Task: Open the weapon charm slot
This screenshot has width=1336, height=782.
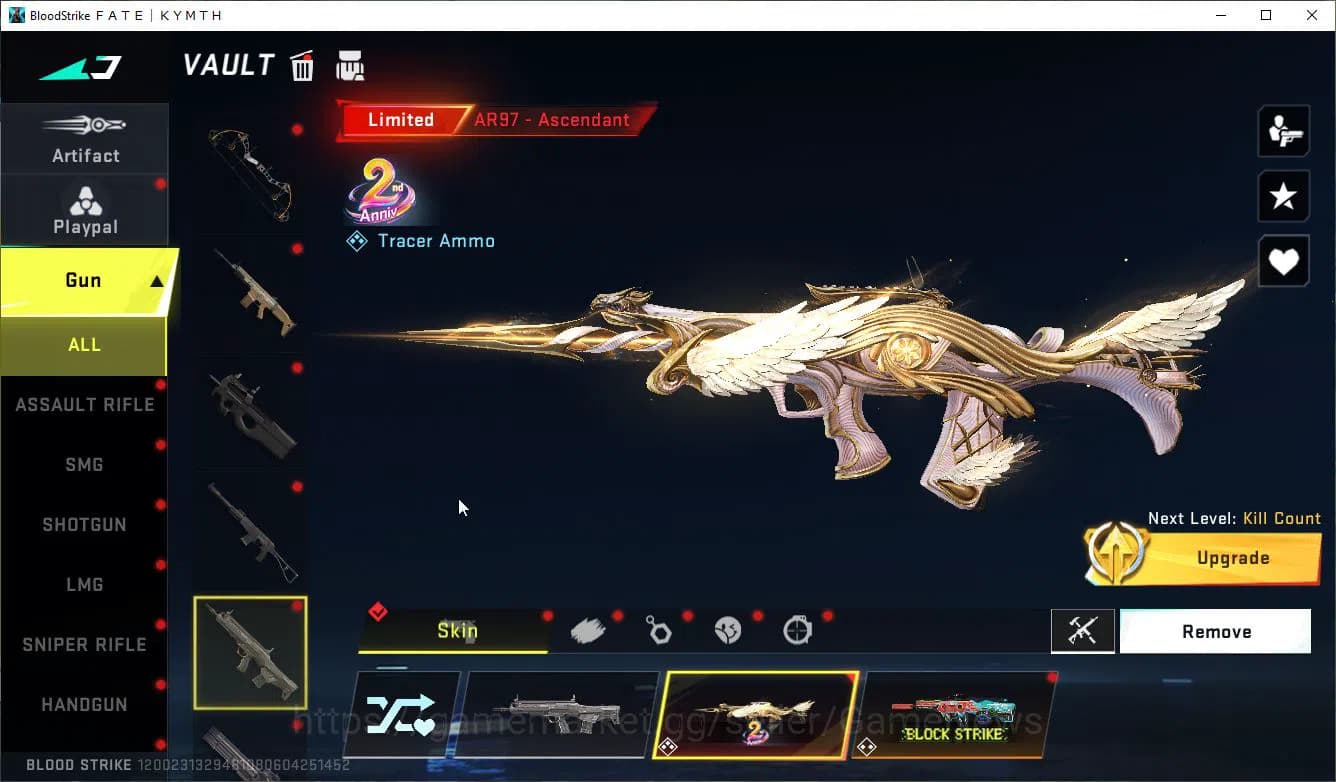Action: [x=658, y=629]
